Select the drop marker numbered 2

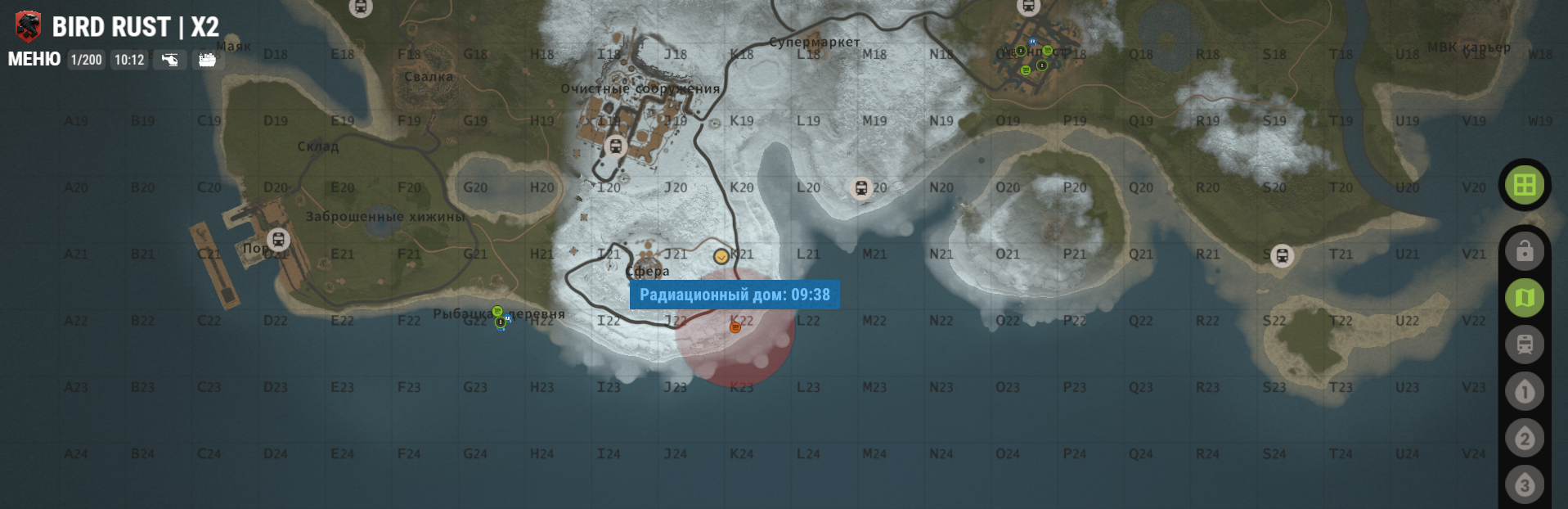[x=1524, y=439]
